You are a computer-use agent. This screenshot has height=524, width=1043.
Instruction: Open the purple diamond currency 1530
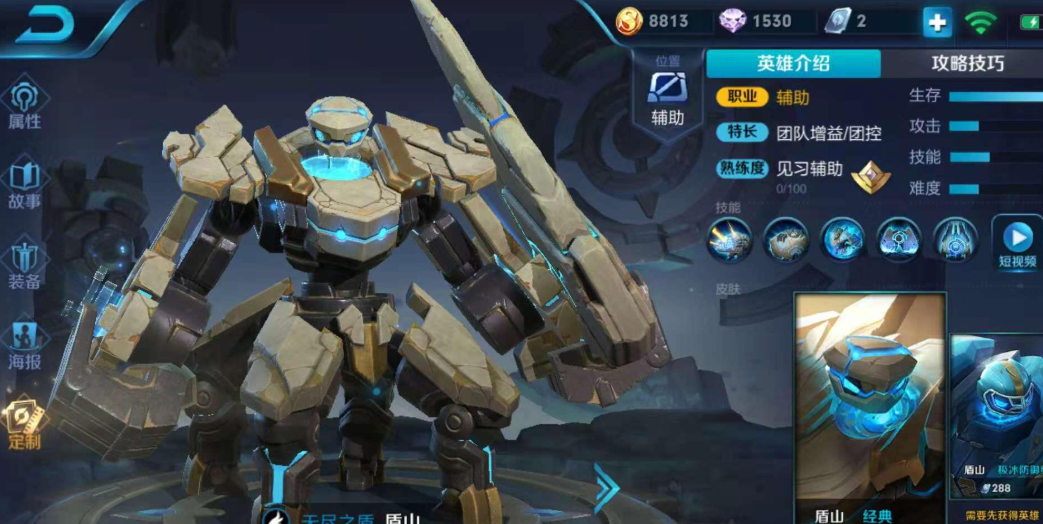click(x=758, y=21)
